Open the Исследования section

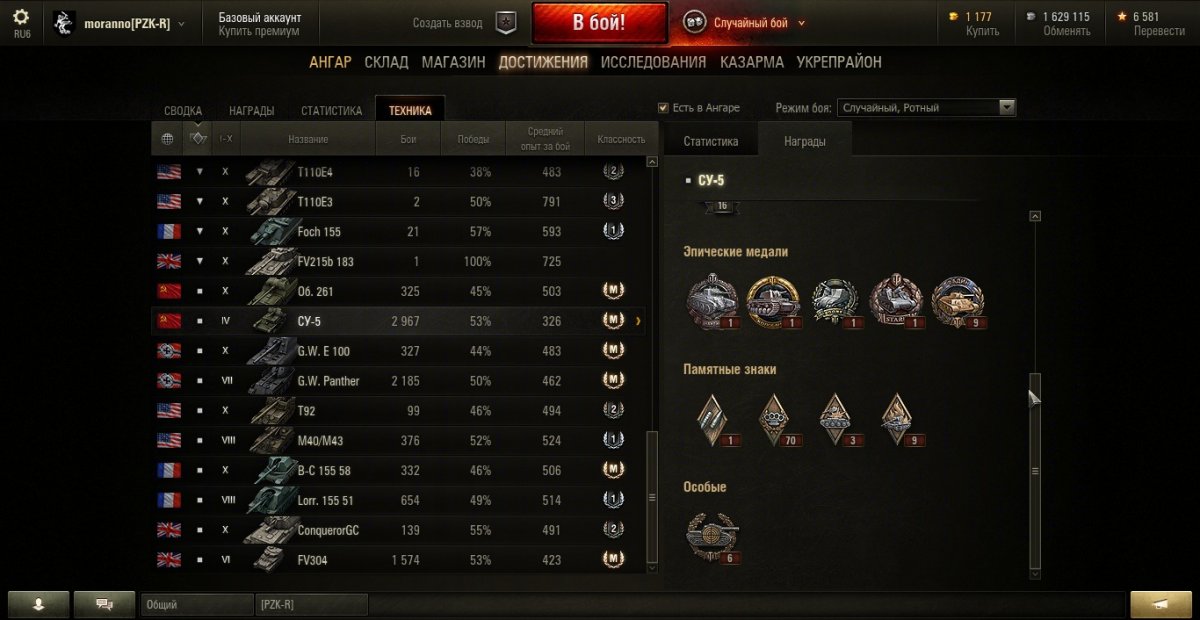(653, 62)
